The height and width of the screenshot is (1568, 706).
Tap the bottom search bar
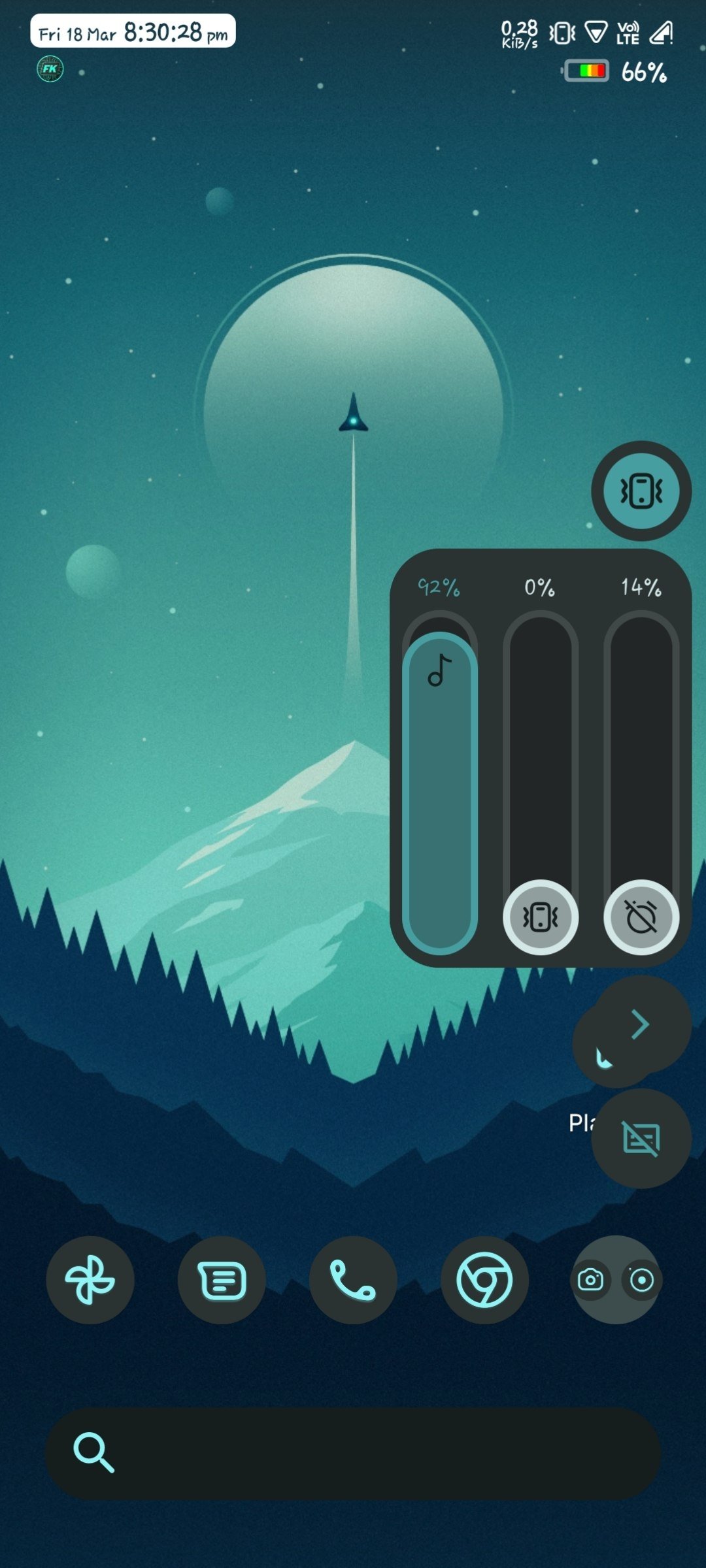(353, 1454)
